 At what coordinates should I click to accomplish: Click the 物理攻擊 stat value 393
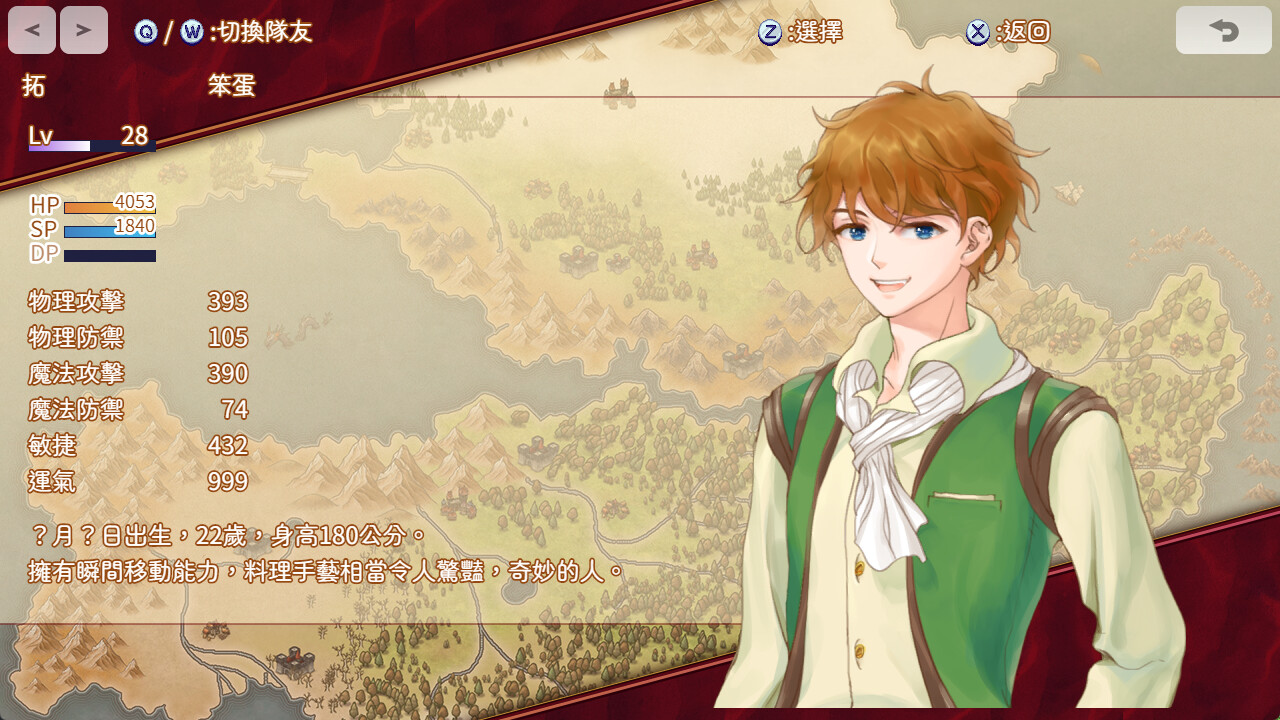pos(227,302)
